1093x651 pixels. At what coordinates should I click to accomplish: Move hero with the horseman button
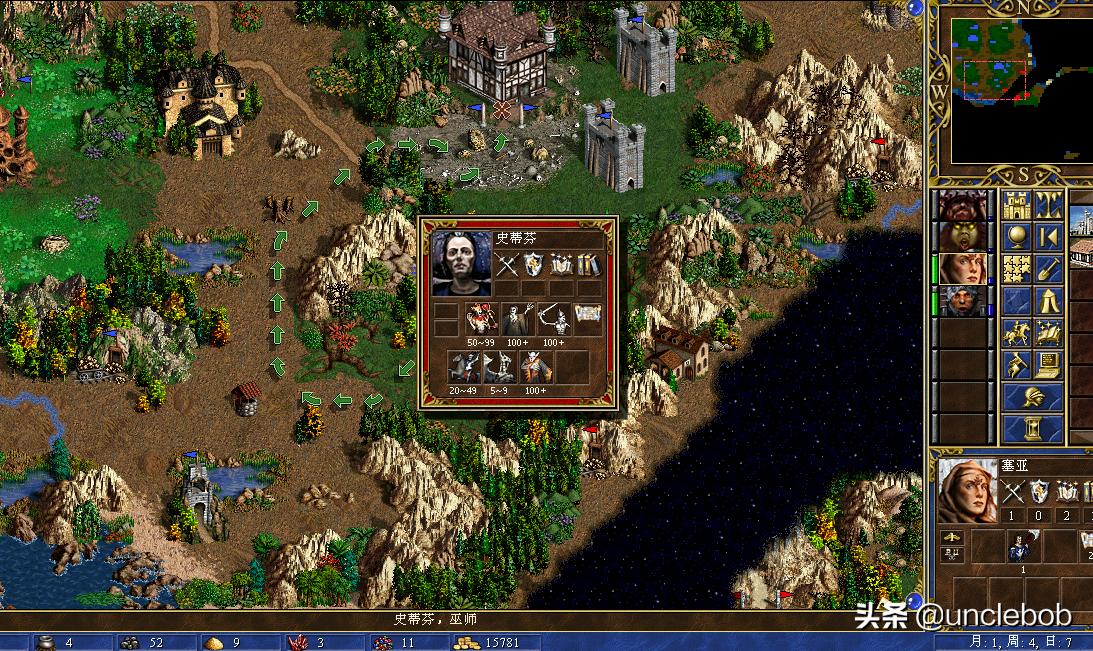tap(1016, 334)
